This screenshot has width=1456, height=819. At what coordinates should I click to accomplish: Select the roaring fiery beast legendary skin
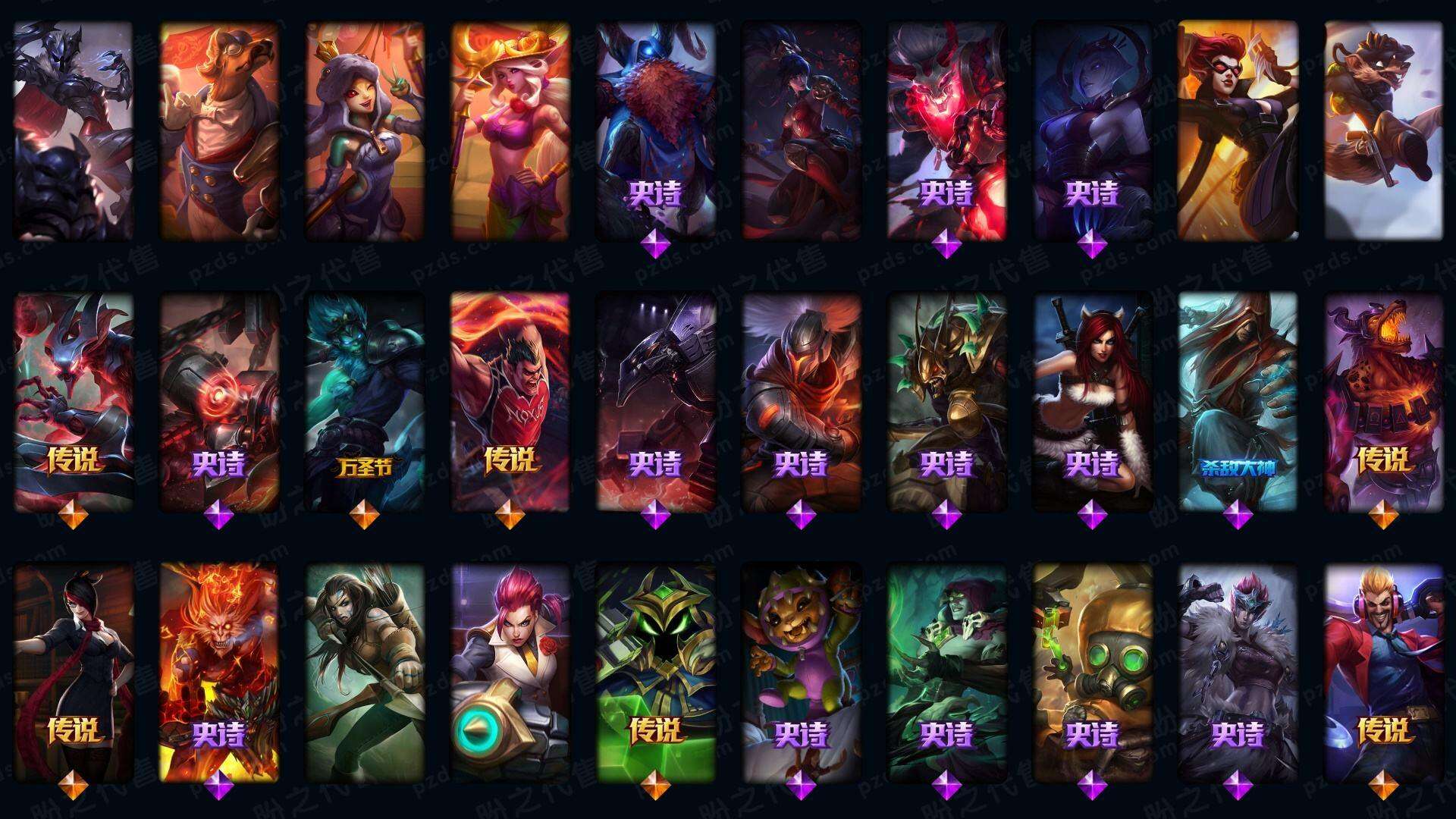click(x=1383, y=402)
